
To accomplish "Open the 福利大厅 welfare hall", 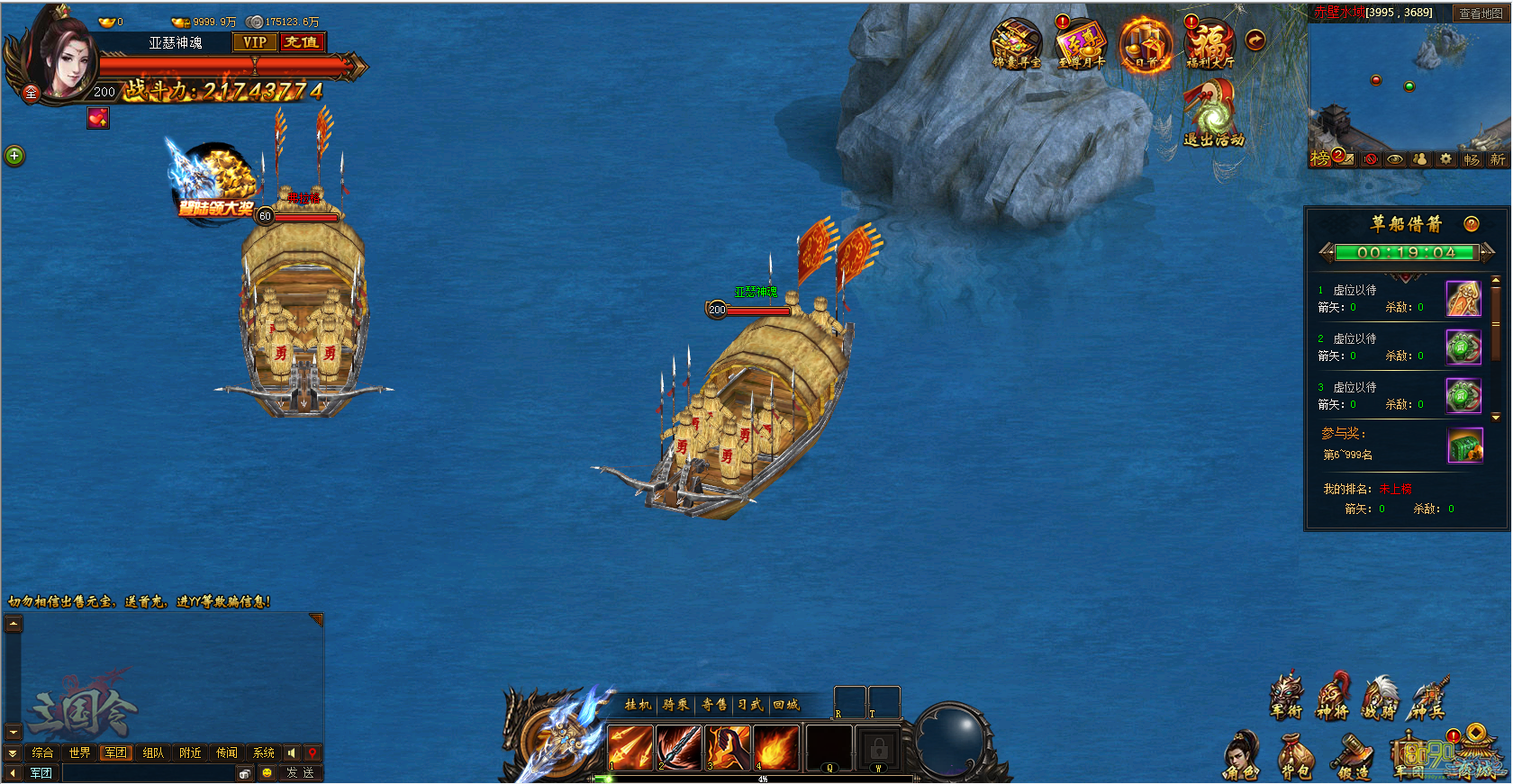I will coord(1209,44).
